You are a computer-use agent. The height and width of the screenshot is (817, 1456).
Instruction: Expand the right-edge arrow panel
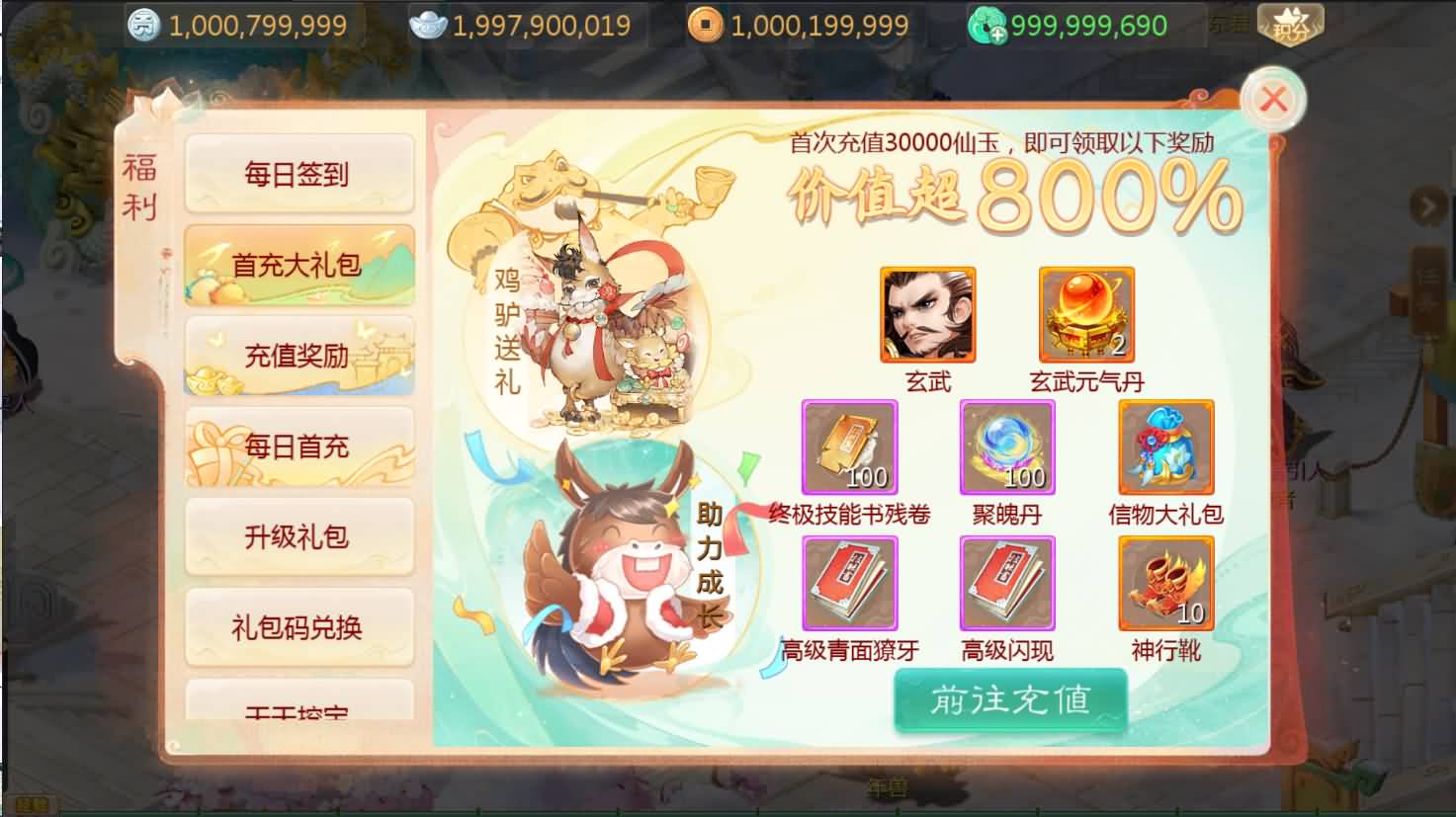pos(1426,204)
